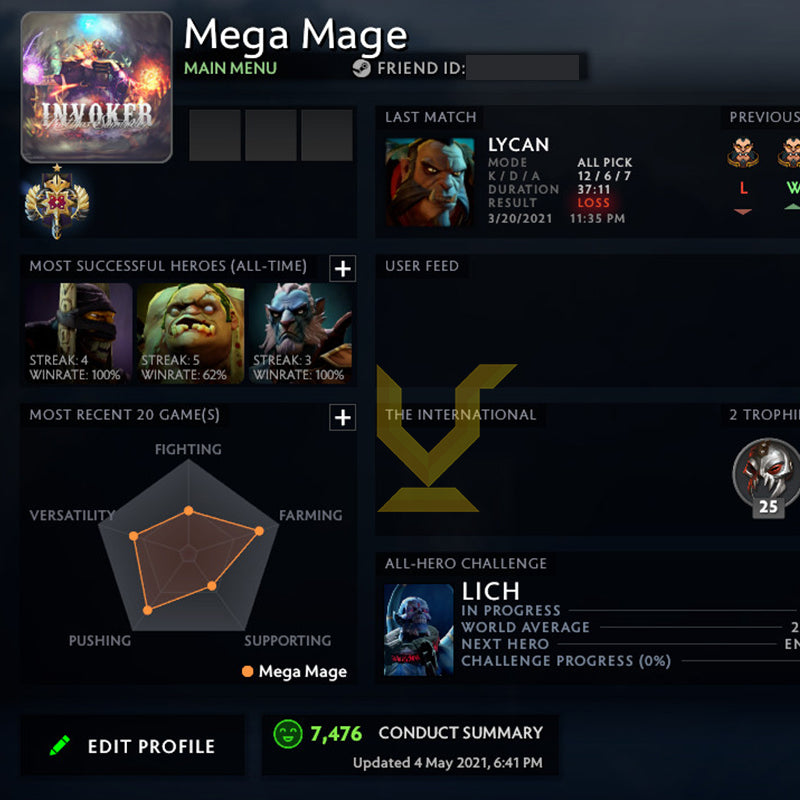
Task: Open the Edit Profile button
Action: click(x=133, y=746)
